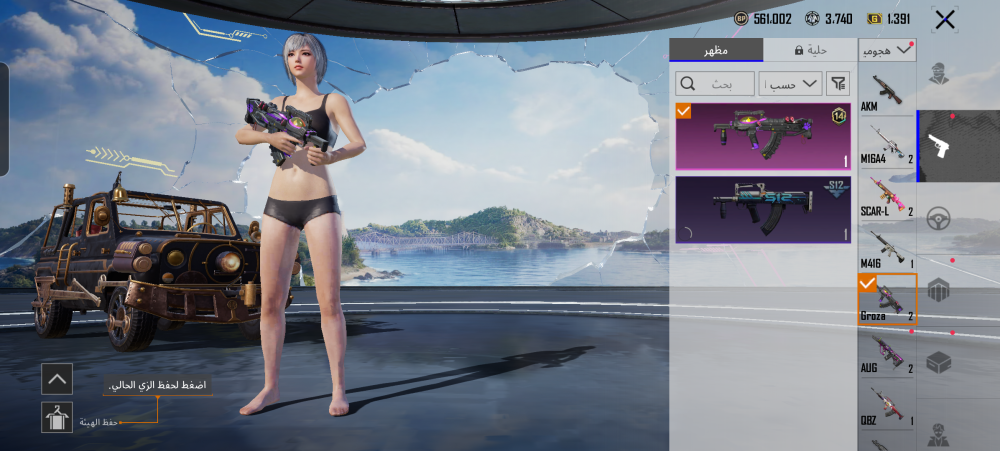The height and width of the screenshot is (451, 1000).
Task: Select the مظهر skins tab
Action: 716,50
